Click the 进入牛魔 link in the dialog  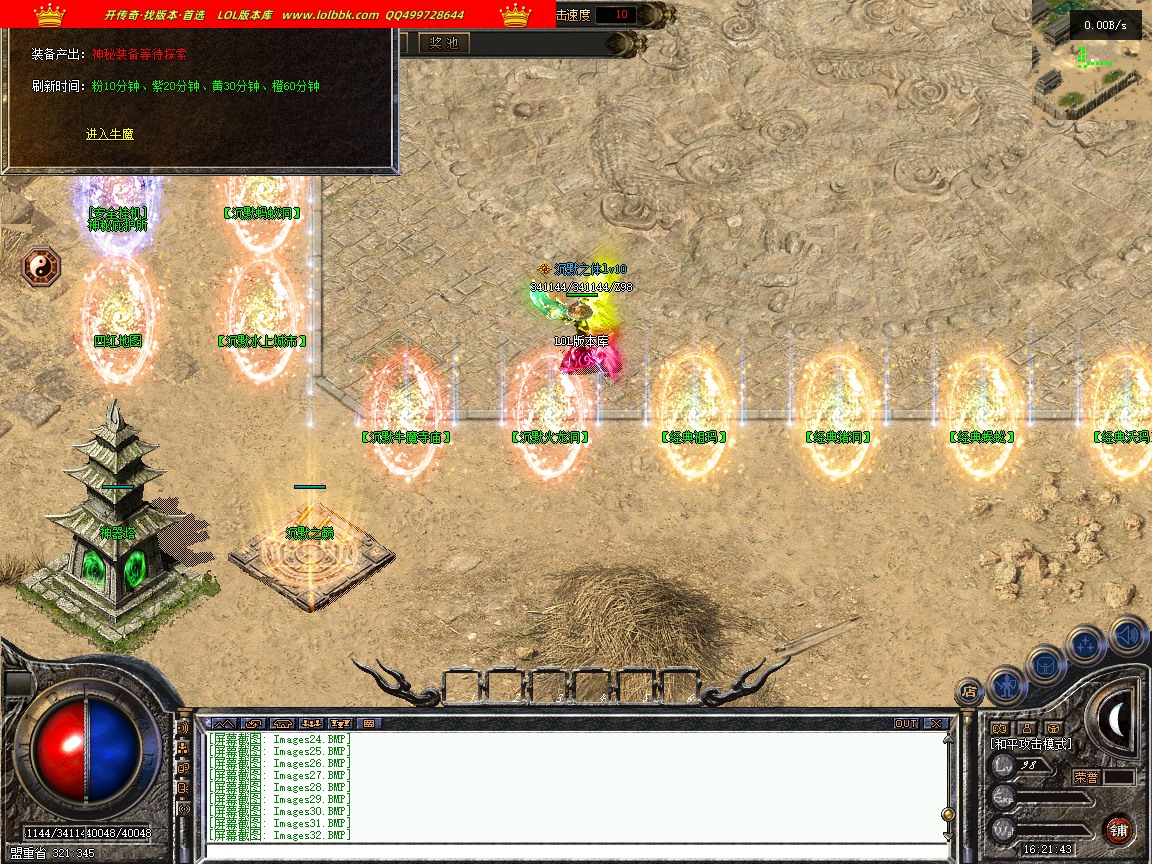tap(109, 134)
